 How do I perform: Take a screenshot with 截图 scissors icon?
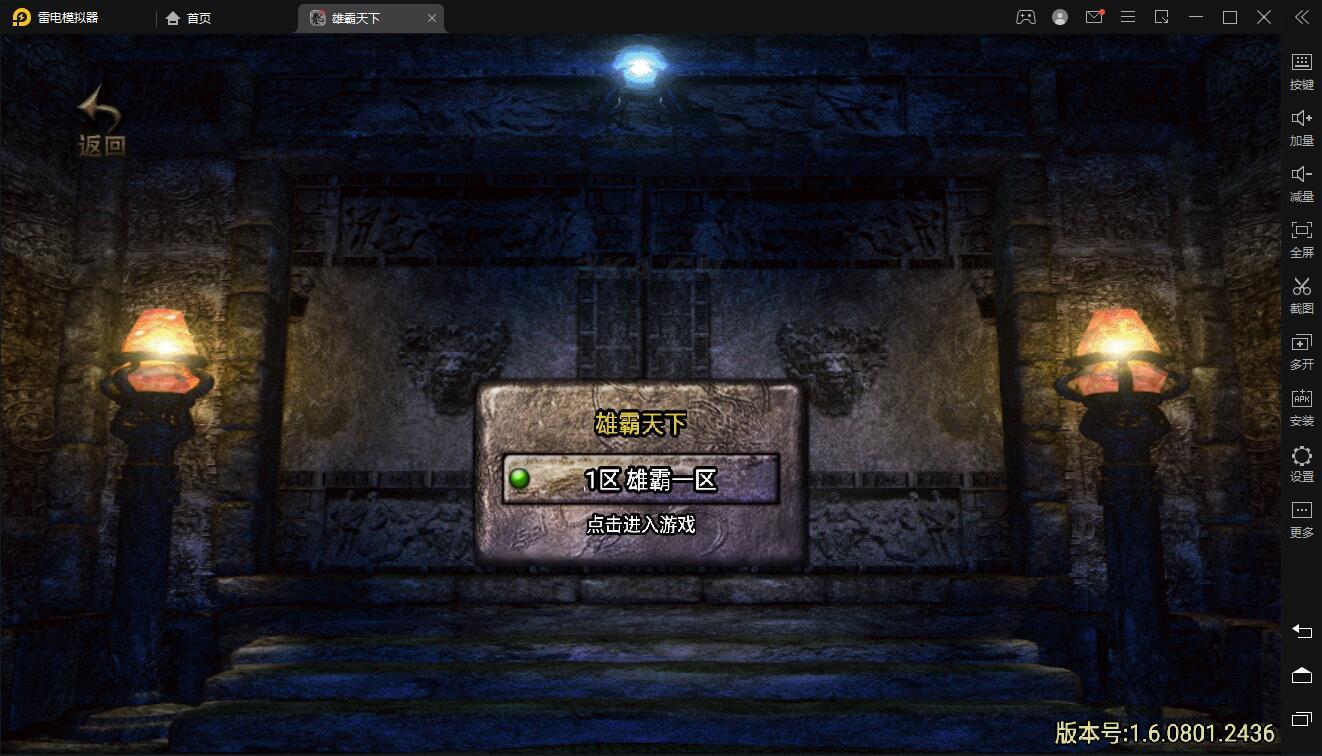1301,294
